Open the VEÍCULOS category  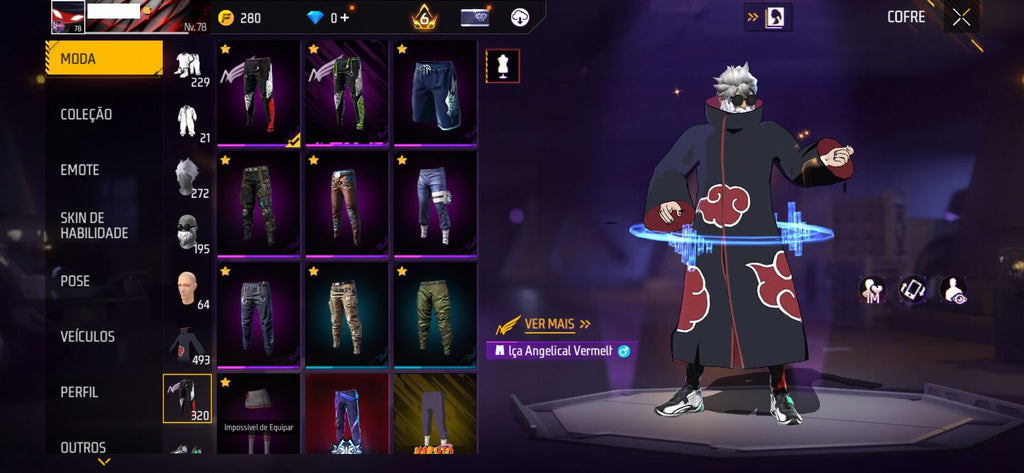(87, 337)
